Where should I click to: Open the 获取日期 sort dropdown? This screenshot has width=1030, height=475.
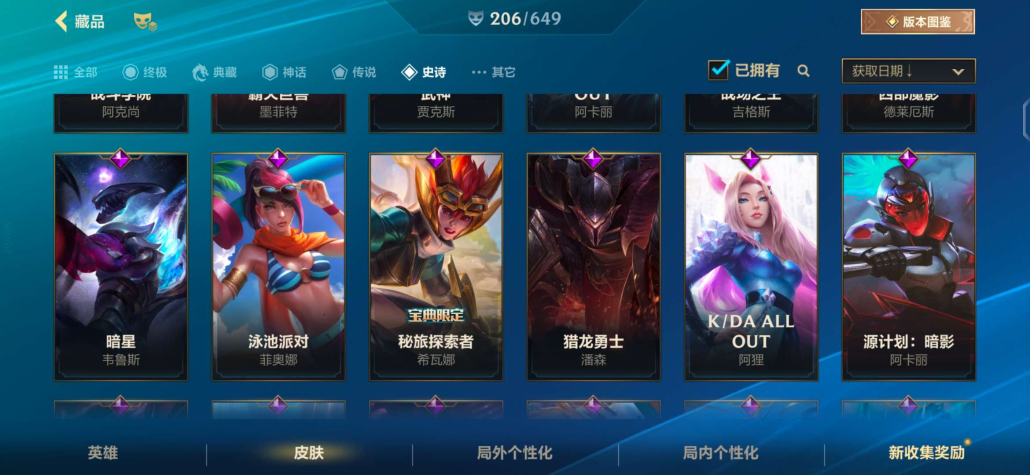pyautogui.click(x=908, y=71)
